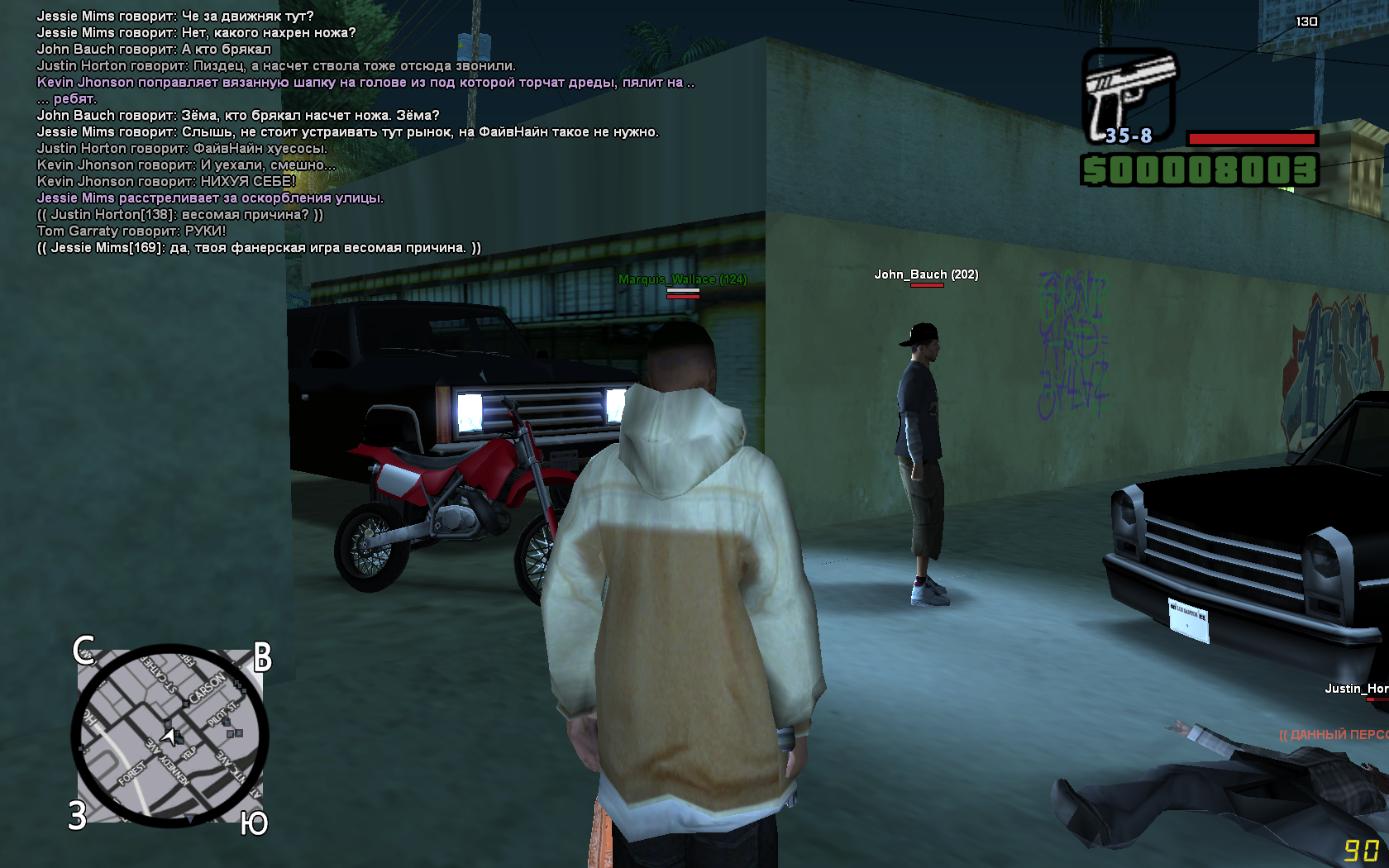Select the Marquis_Wallace (124) name tag
This screenshot has width=1389, height=868.
[x=682, y=279]
